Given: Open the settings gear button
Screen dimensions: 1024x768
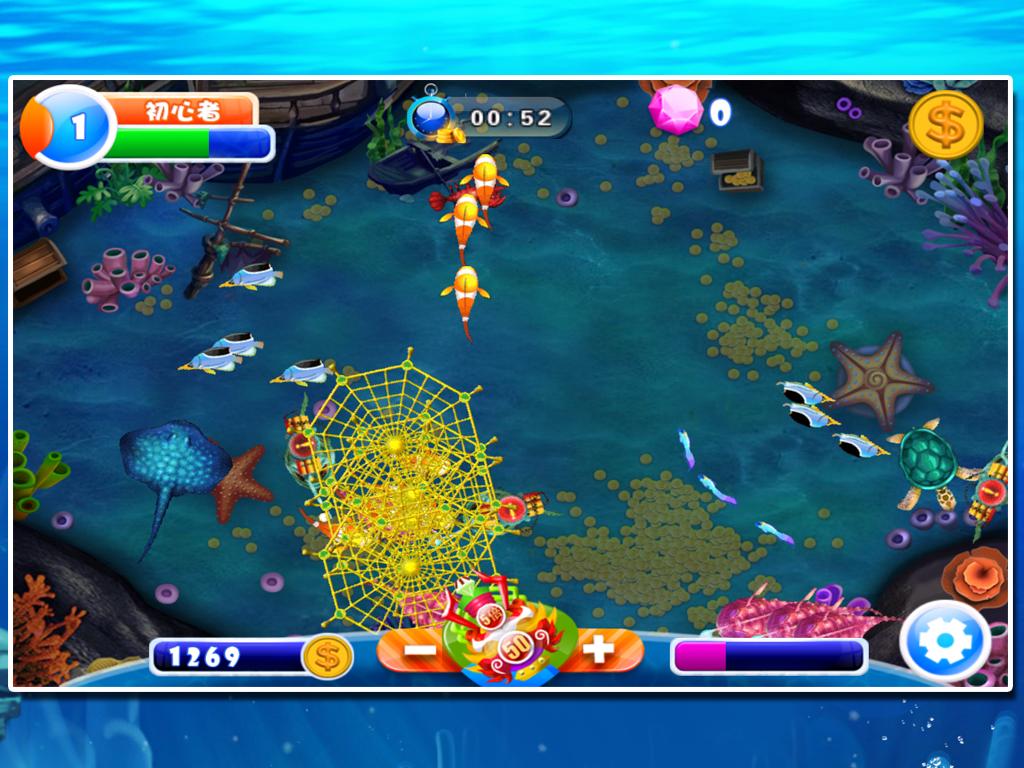Looking at the screenshot, I should point(945,643).
